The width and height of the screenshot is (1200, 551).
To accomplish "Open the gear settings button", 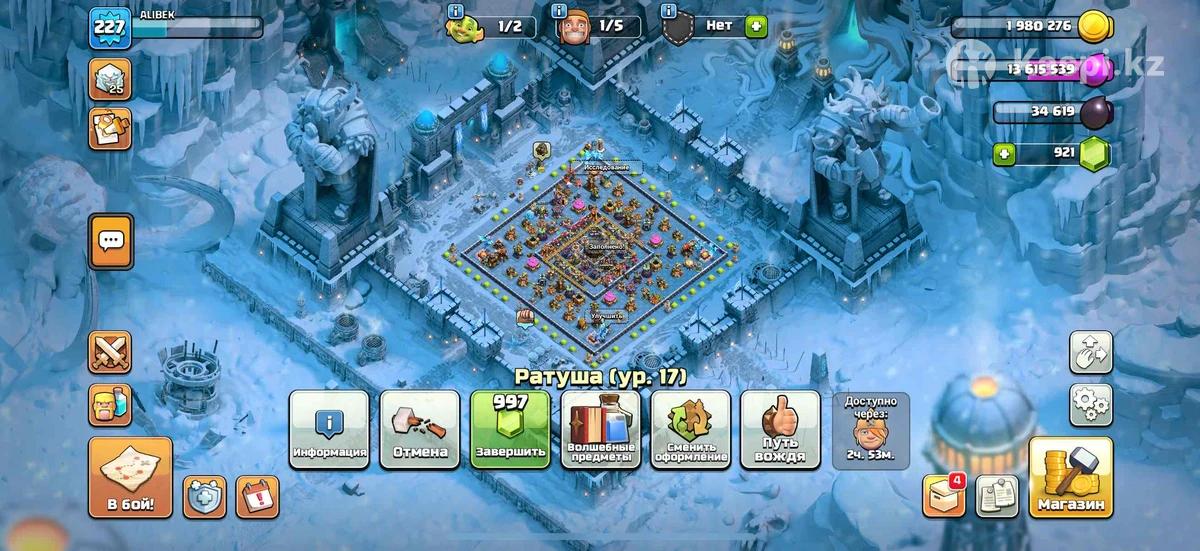I will point(1090,404).
